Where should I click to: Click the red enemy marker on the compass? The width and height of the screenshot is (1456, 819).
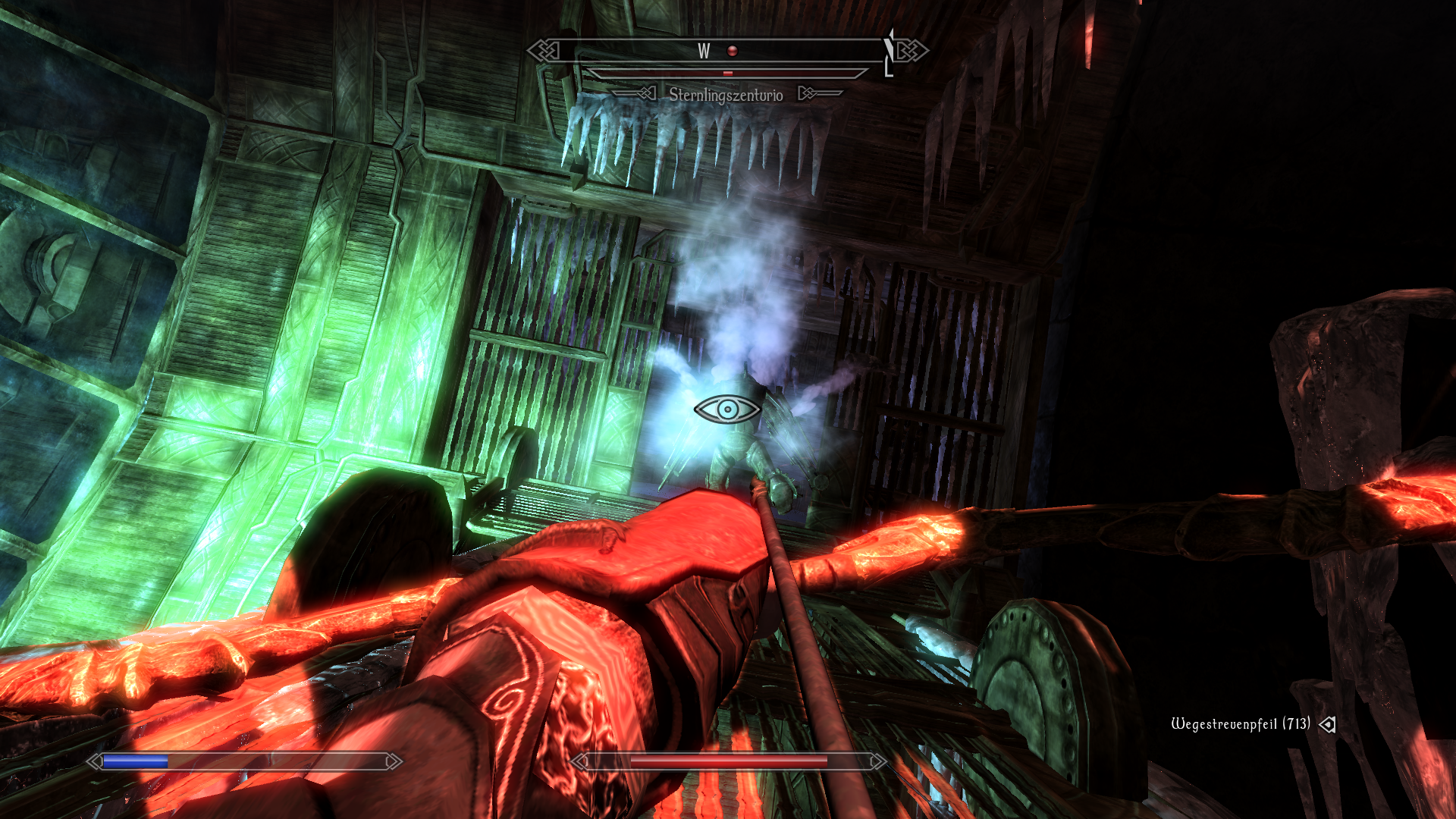tap(732, 51)
